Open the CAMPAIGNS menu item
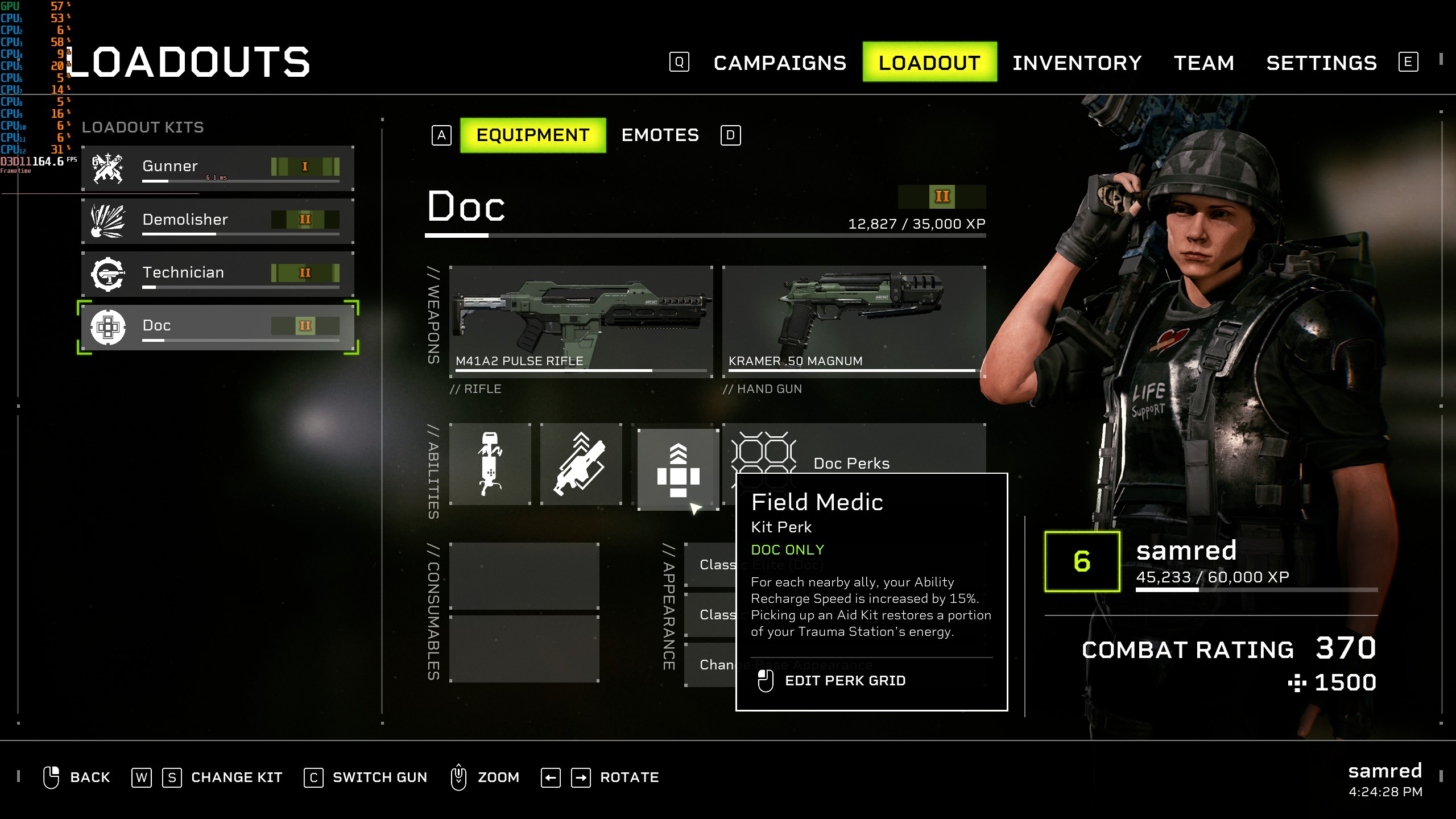This screenshot has width=1456, height=819. [779, 63]
